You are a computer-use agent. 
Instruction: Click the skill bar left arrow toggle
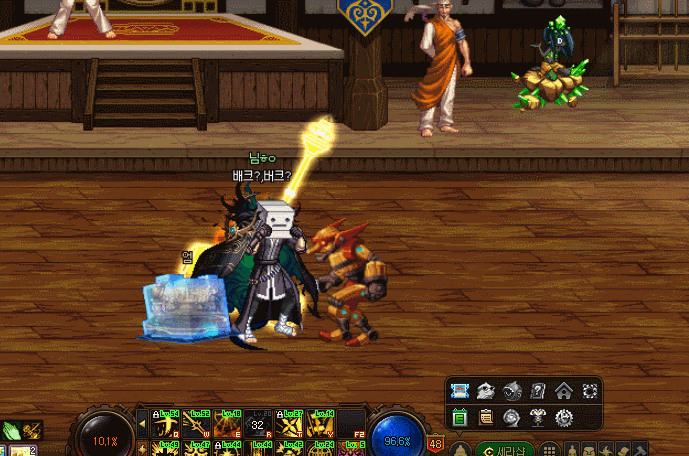(141, 424)
